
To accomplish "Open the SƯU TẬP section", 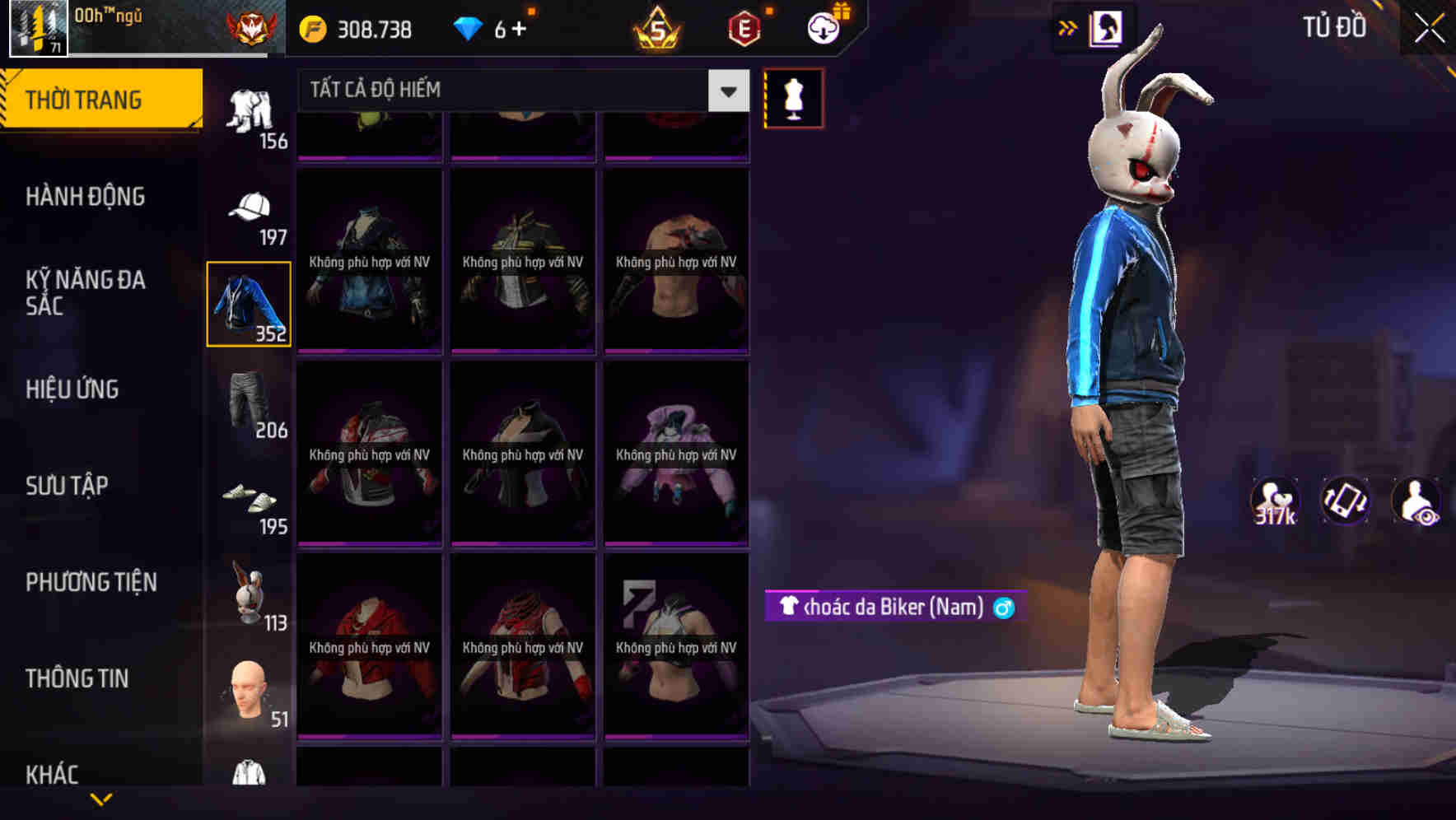I will pos(68,486).
